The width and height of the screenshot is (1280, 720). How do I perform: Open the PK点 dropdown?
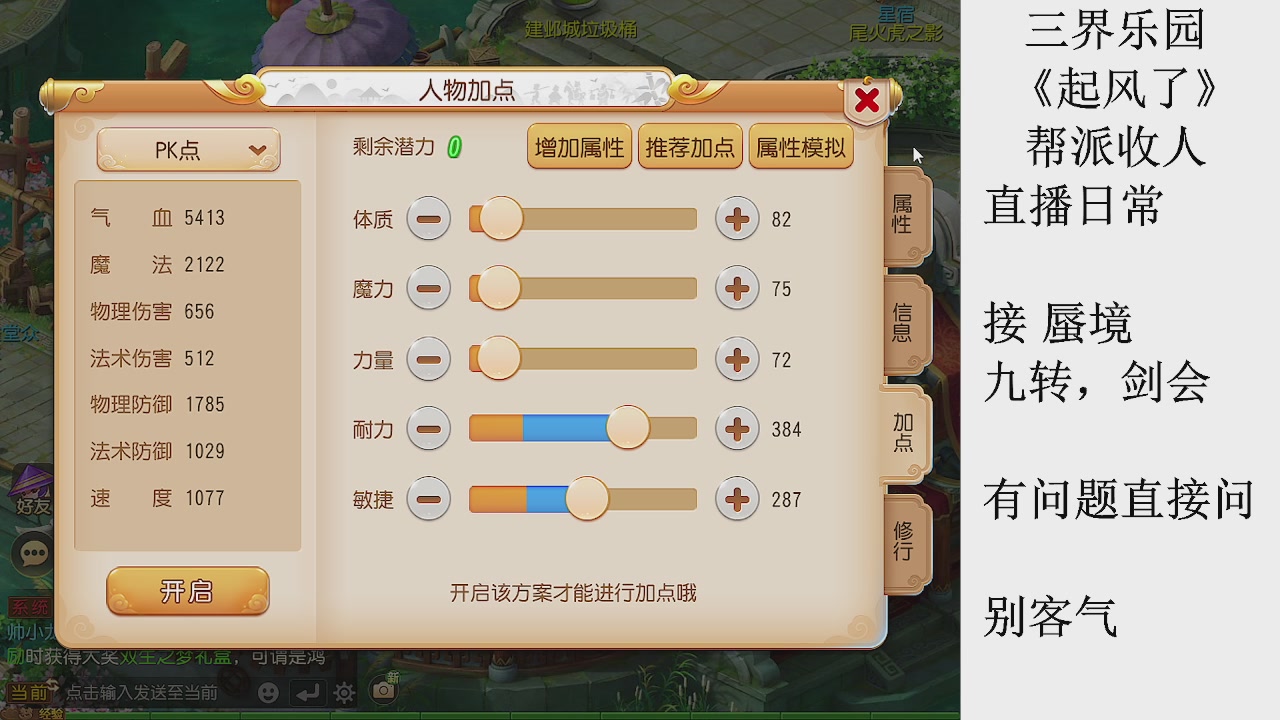(x=187, y=150)
